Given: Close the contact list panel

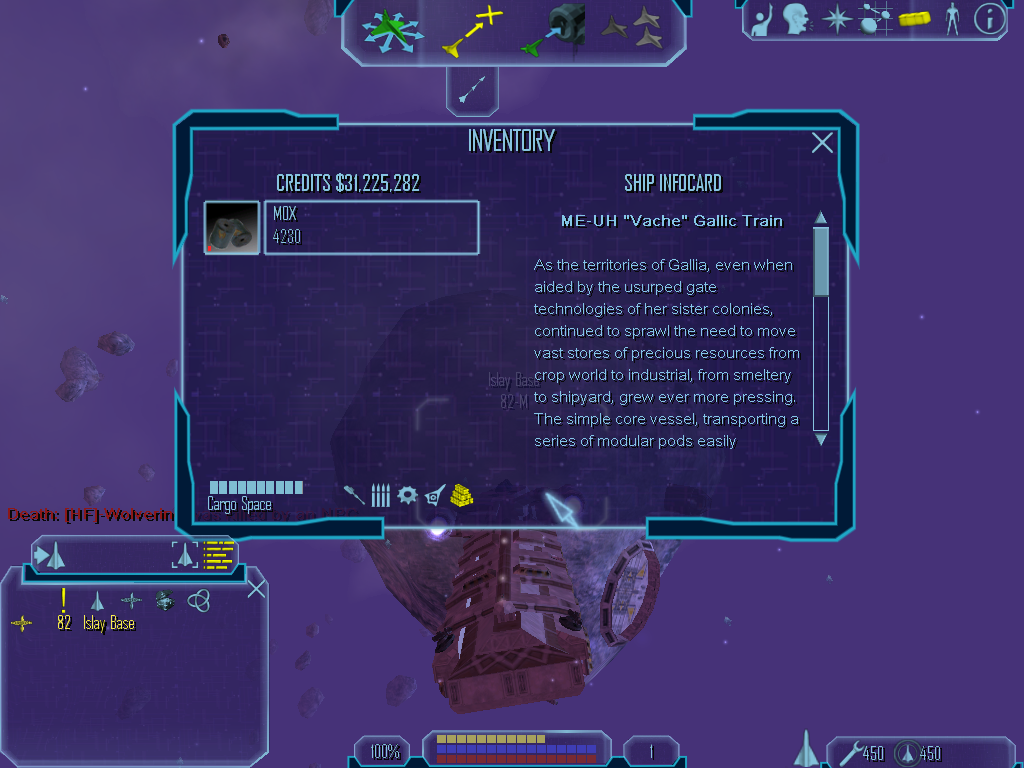Looking at the screenshot, I should 256,588.
